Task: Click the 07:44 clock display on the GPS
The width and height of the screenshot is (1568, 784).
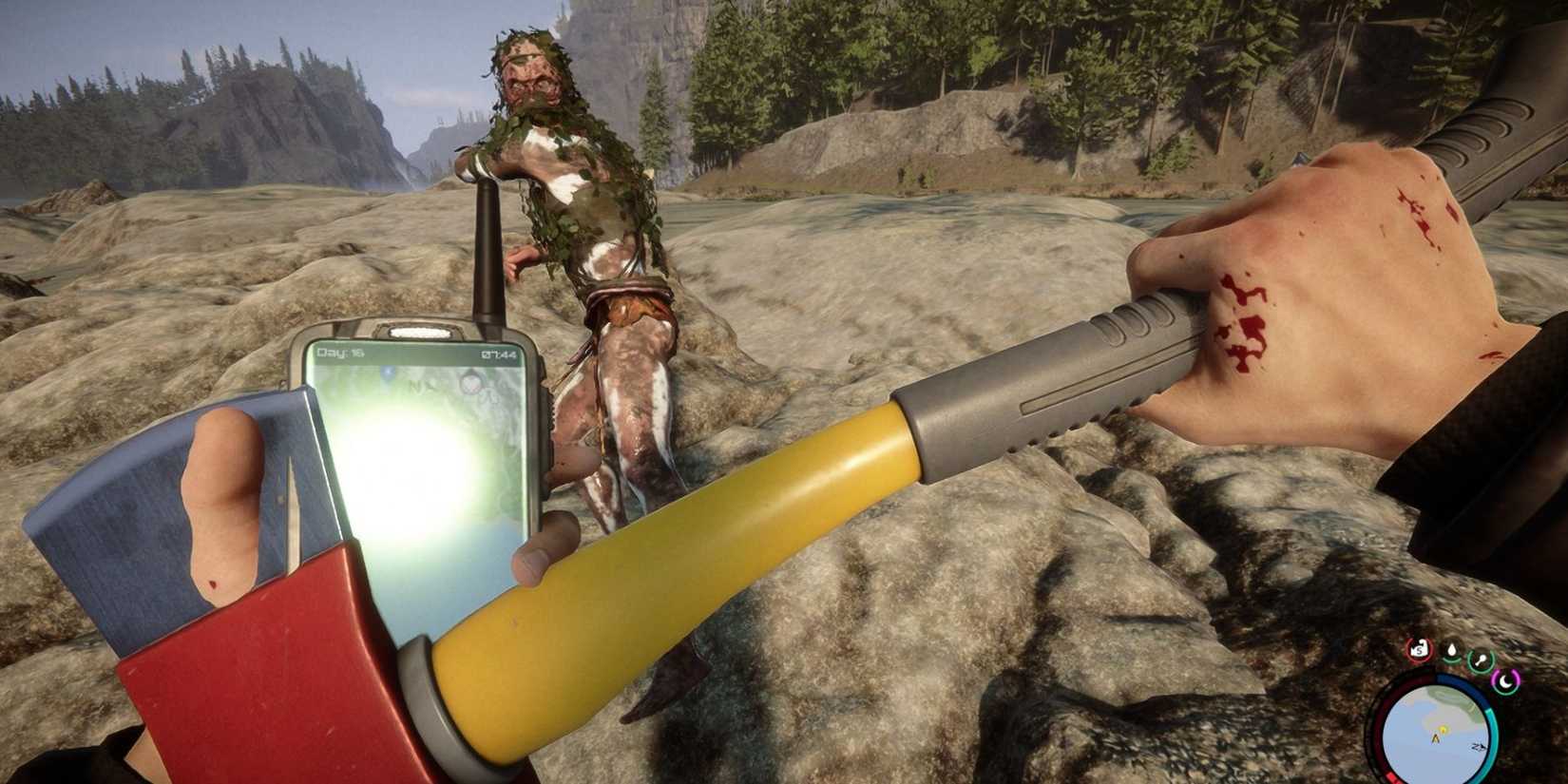Action: tap(499, 354)
